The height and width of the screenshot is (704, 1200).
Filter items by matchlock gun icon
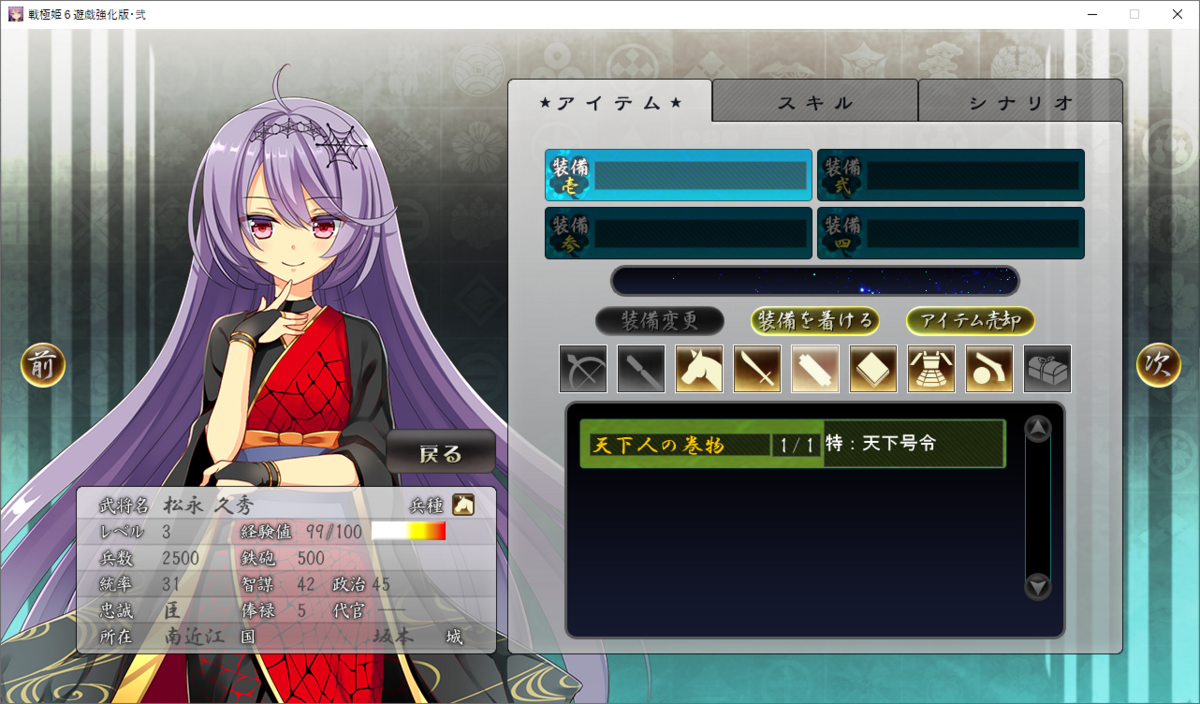click(x=989, y=369)
